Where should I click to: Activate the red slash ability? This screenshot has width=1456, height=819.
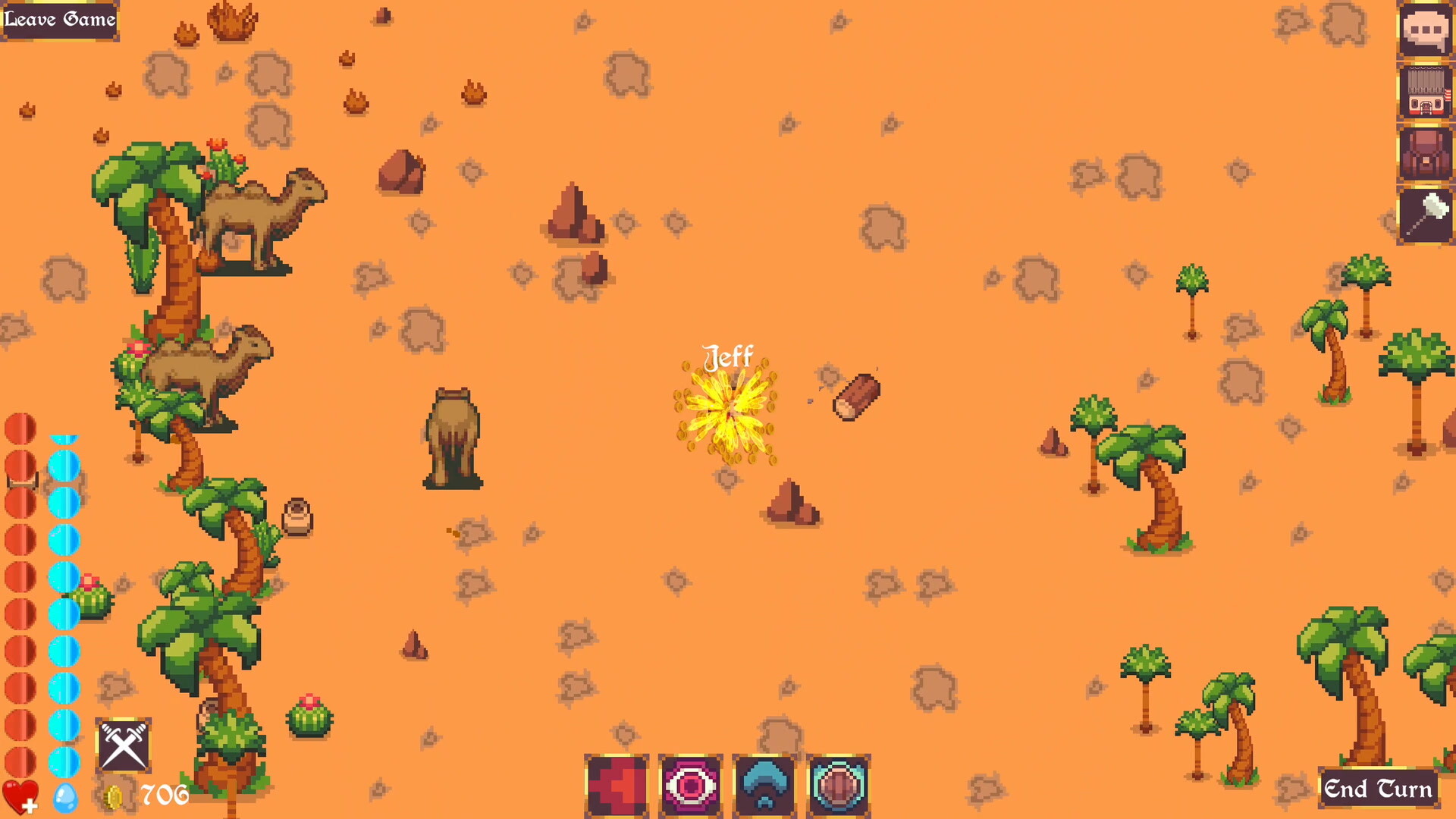pyautogui.click(x=617, y=785)
